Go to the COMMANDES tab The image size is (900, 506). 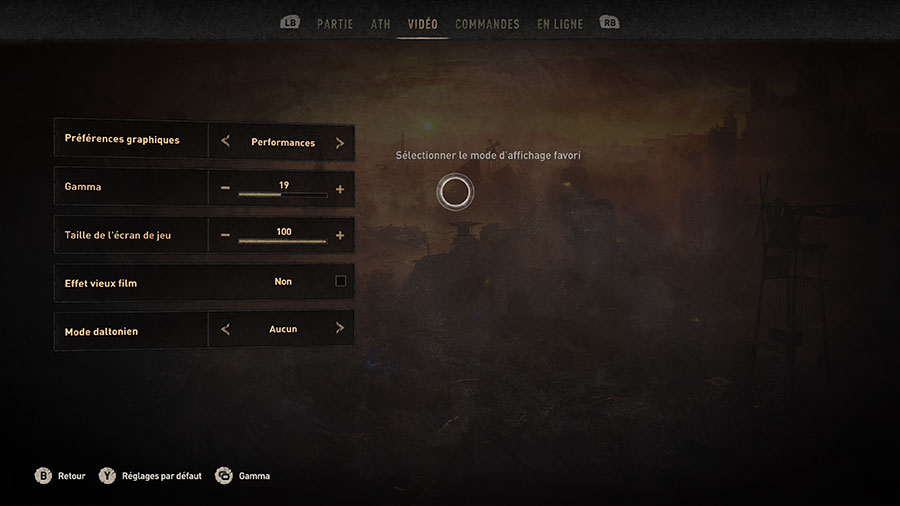pos(487,24)
